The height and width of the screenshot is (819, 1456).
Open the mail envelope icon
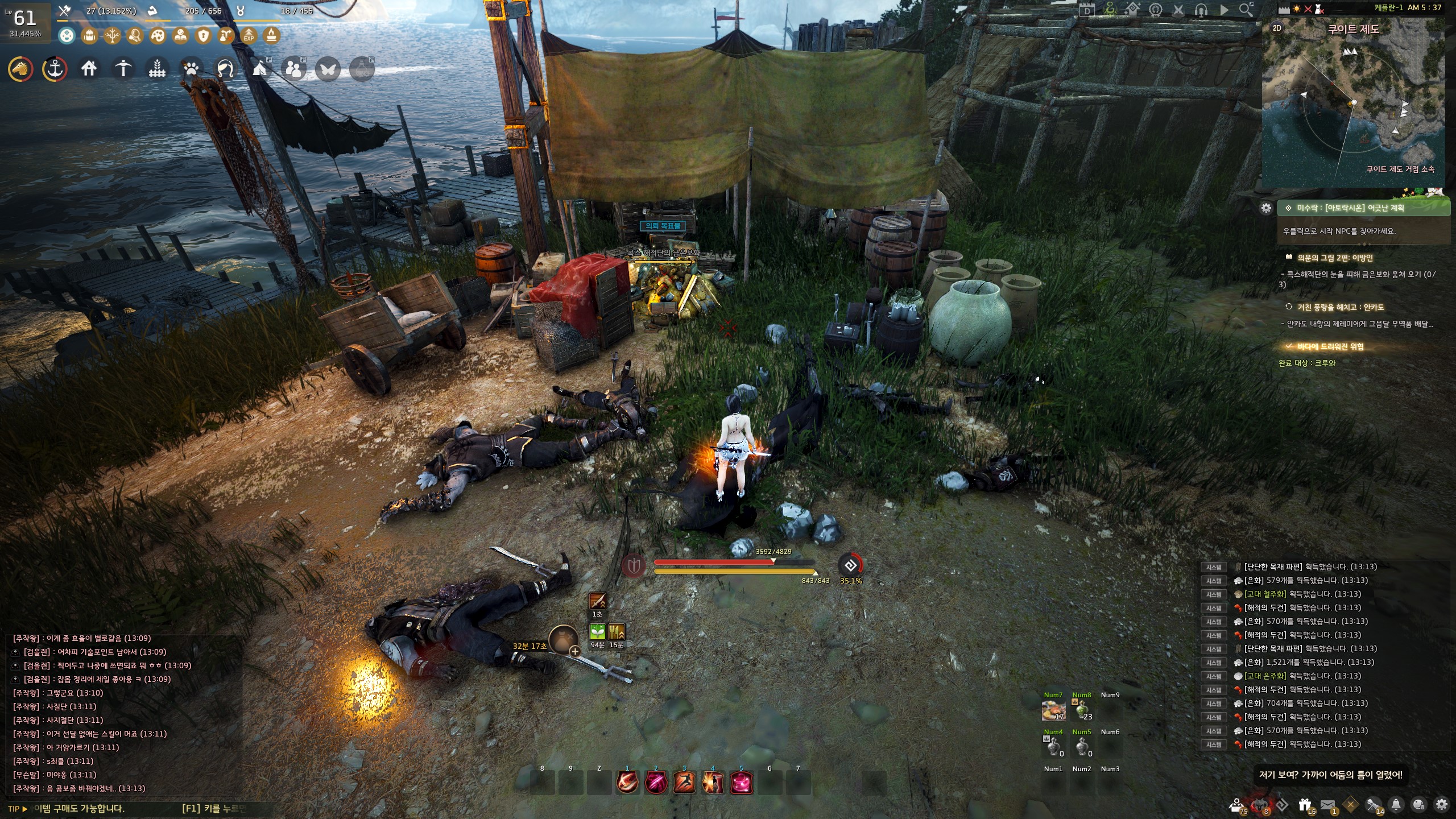(x=1327, y=805)
